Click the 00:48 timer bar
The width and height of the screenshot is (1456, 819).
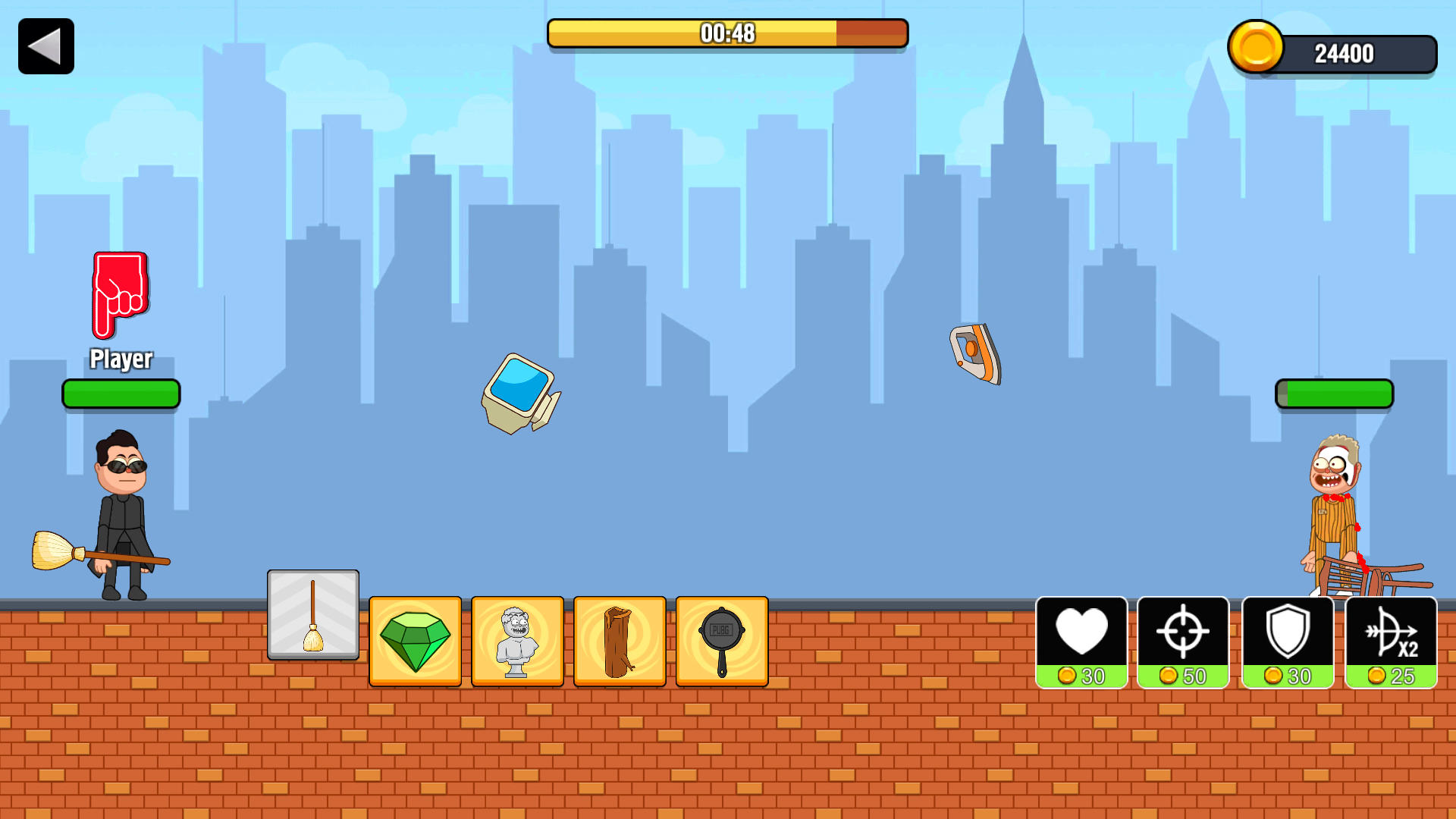(x=727, y=33)
